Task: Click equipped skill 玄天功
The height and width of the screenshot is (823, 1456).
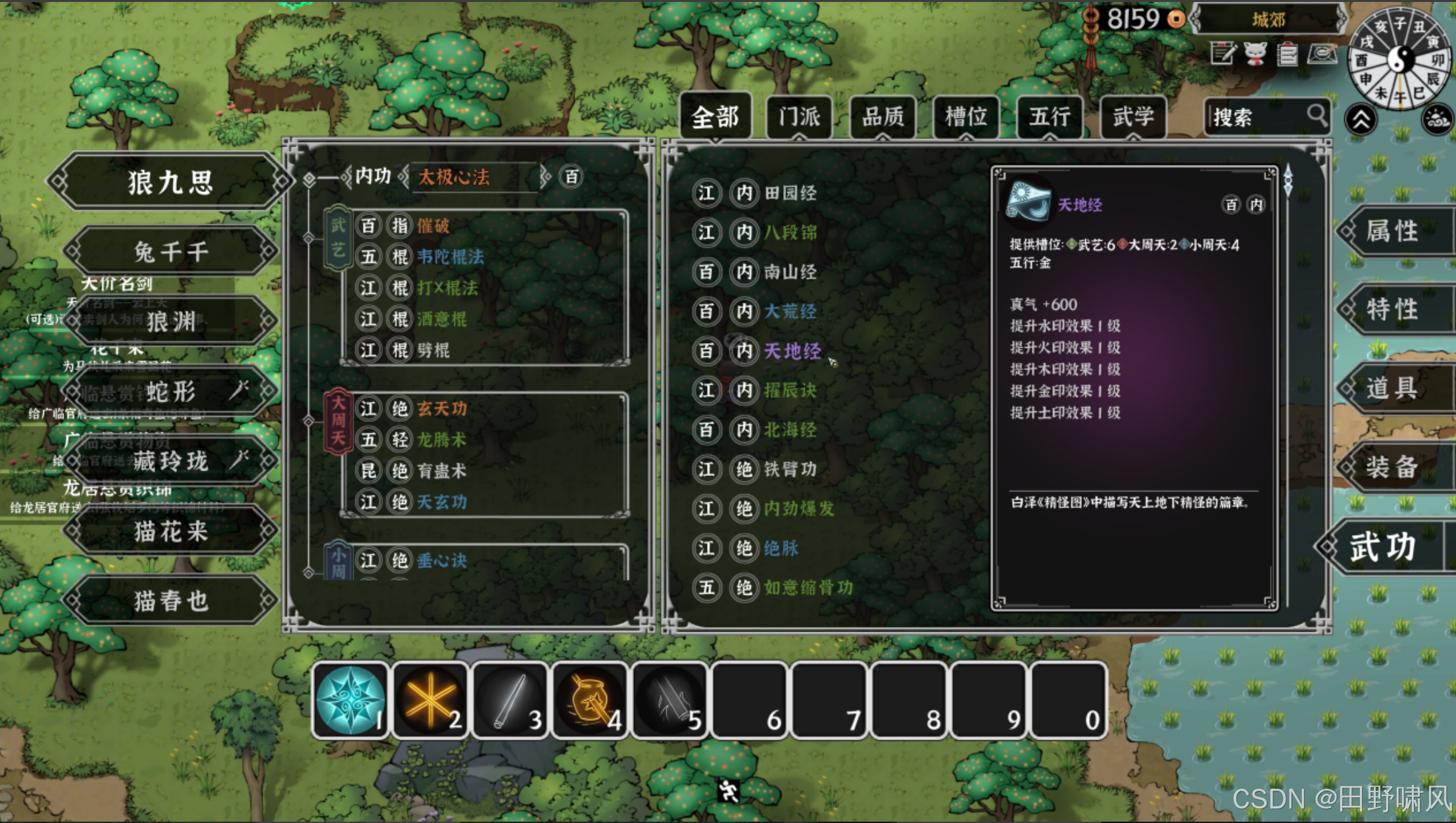Action: click(442, 409)
